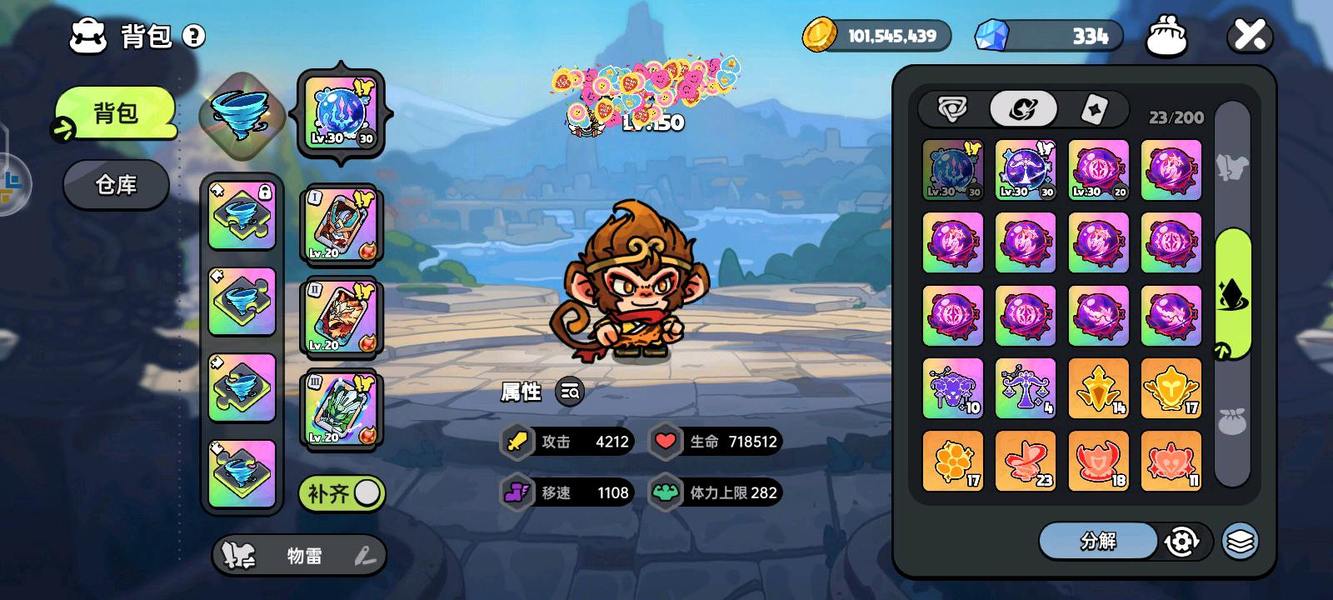Click the backpack help question mark
Image resolution: width=1333 pixels, height=600 pixels.
(x=194, y=37)
